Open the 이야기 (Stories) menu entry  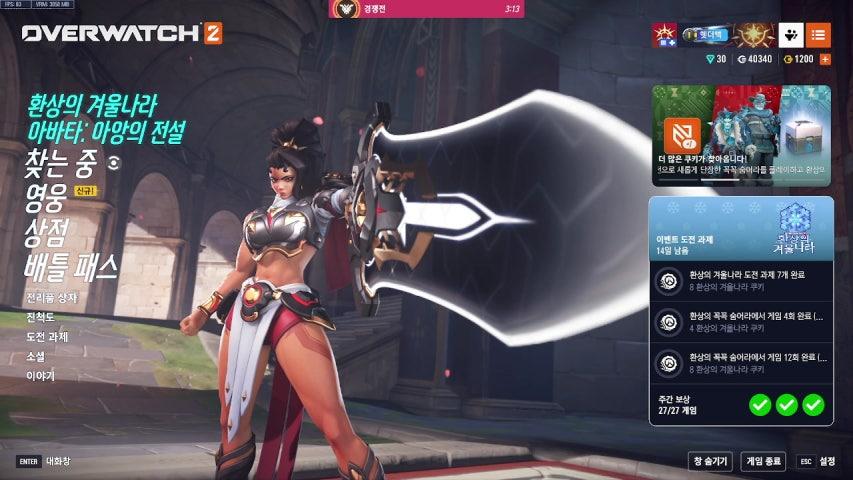(41, 375)
